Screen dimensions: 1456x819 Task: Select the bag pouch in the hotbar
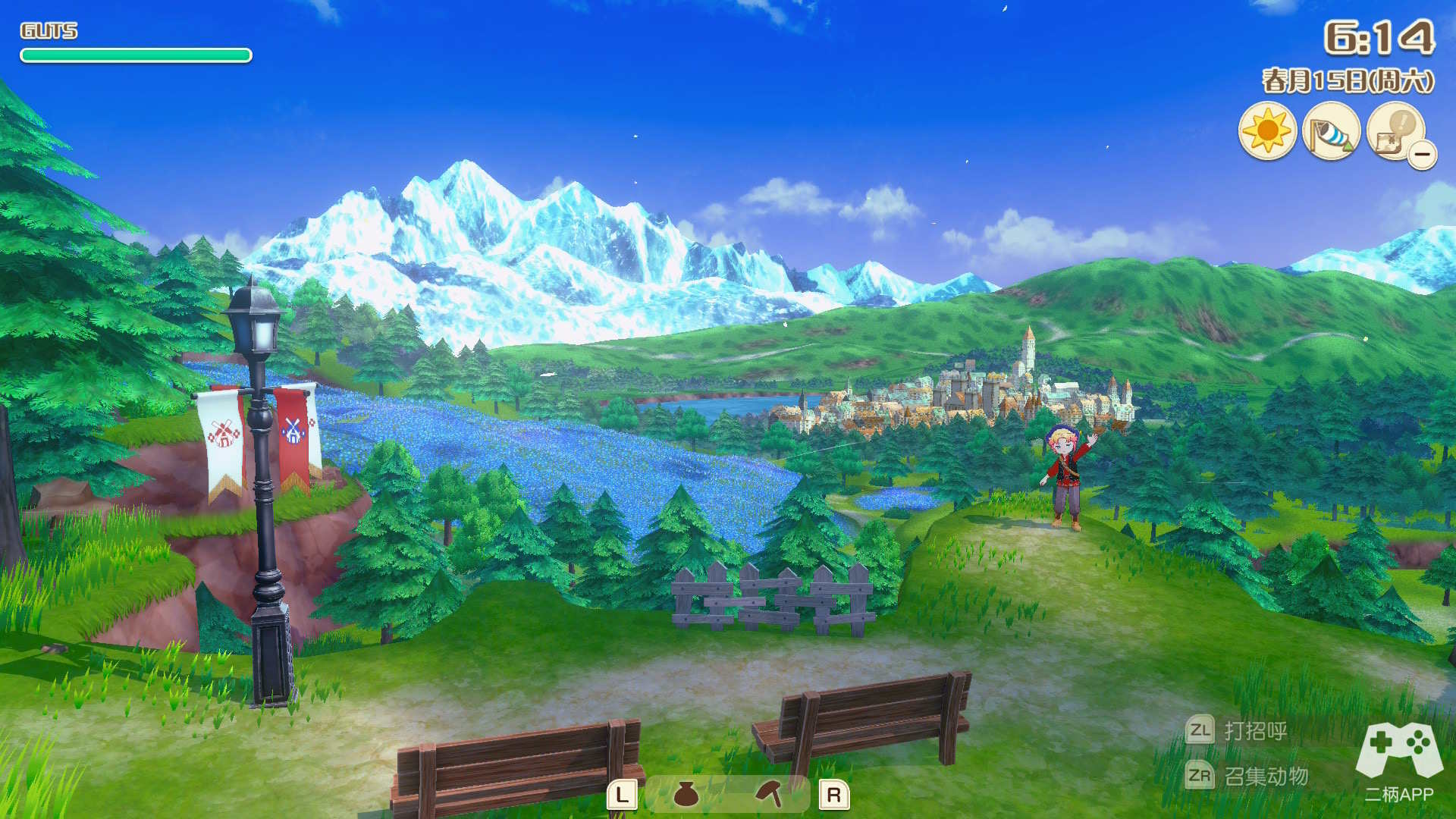(686, 794)
